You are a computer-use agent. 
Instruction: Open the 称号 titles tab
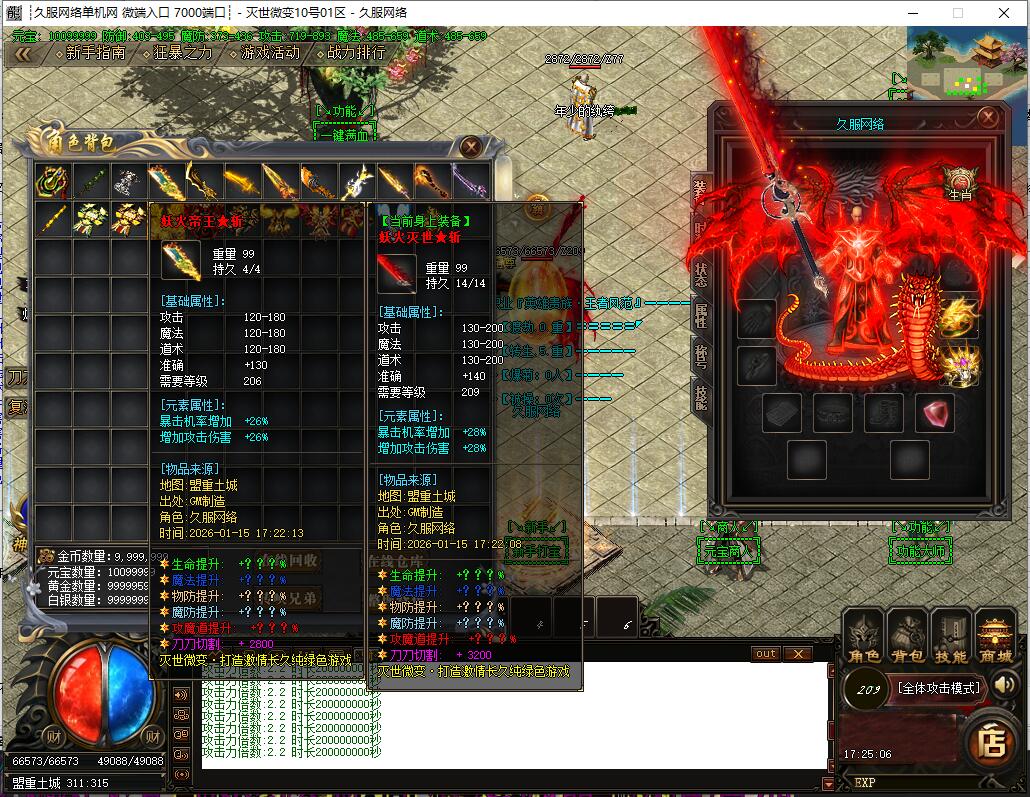[x=701, y=355]
